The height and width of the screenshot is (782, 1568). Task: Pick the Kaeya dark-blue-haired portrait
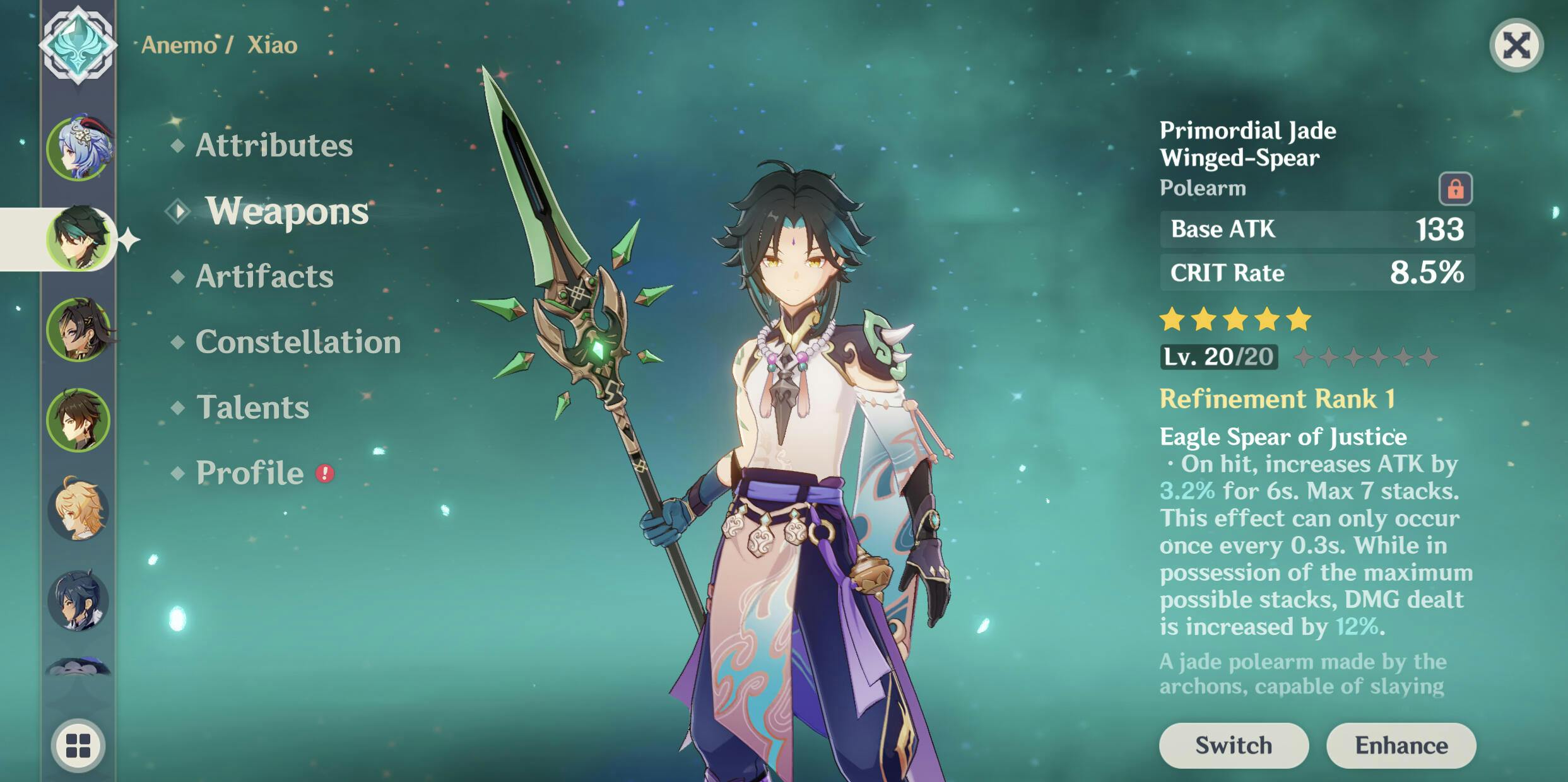coord(79,600)
